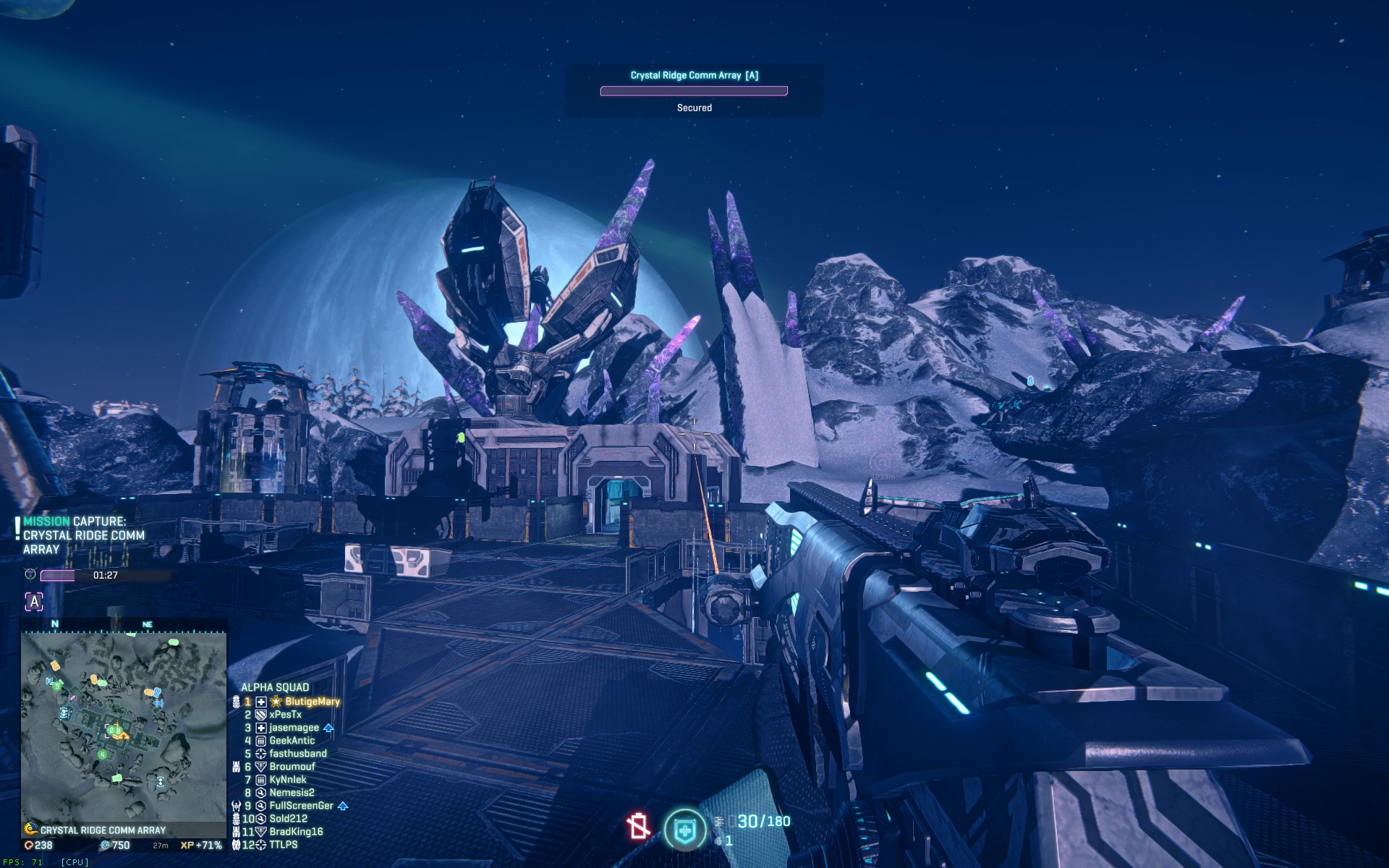Open the Capture Crystal Ridge mission tracker

point(83,535)
